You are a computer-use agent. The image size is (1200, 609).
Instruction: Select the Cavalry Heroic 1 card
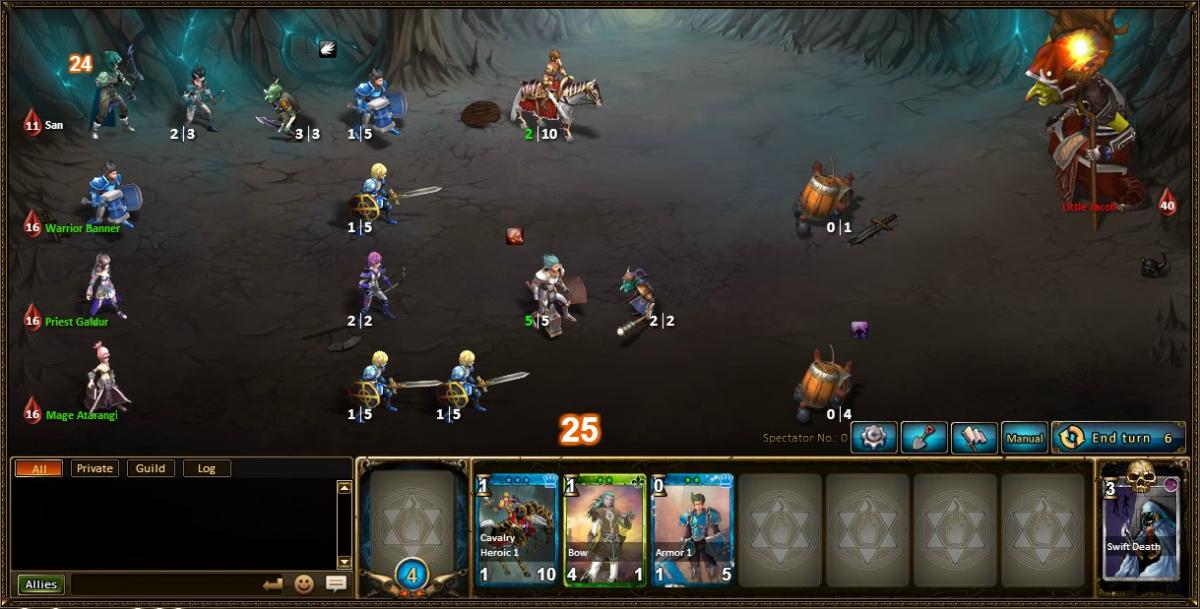coord(517,528)
